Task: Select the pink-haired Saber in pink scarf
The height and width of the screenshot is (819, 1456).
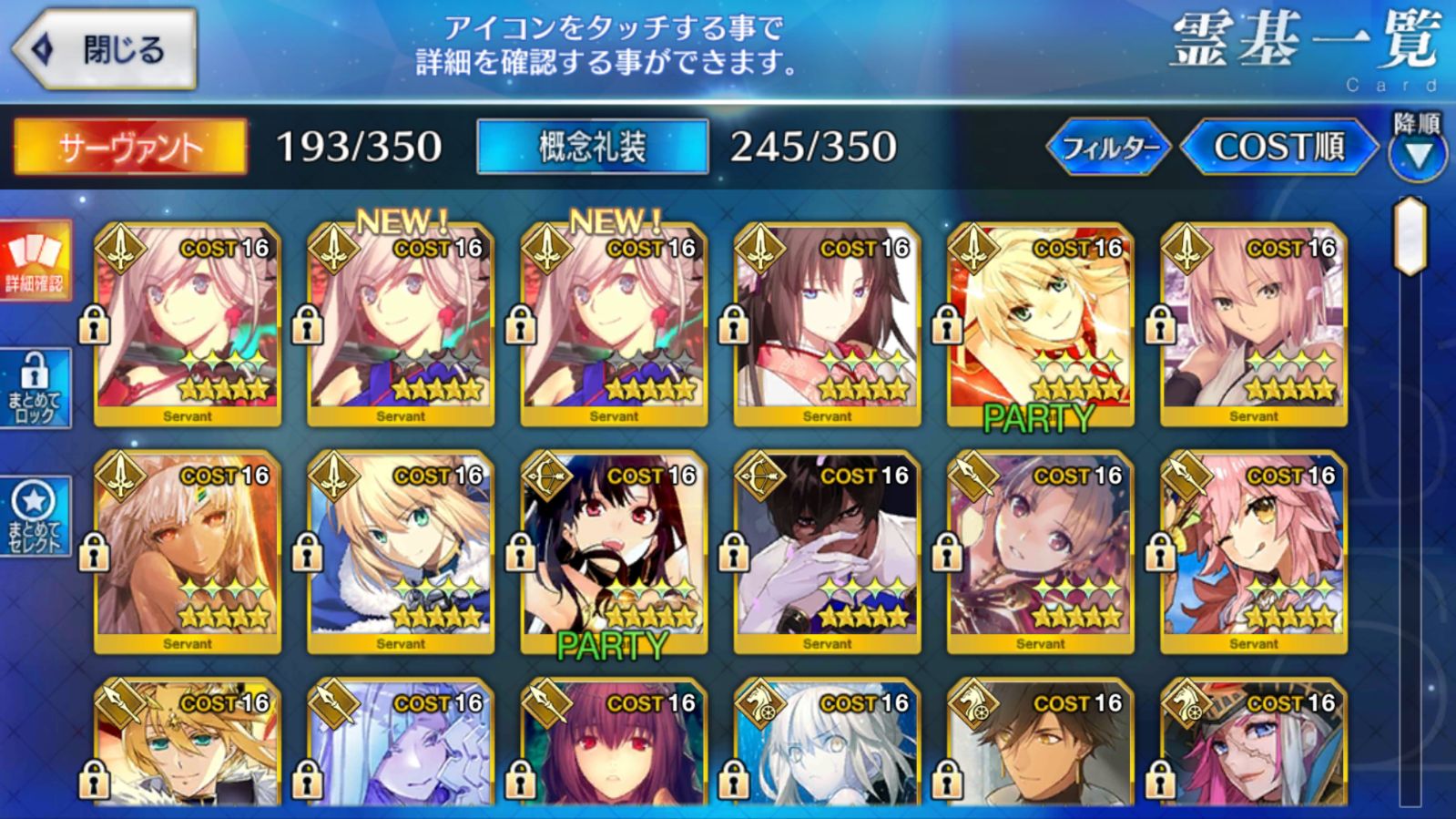Action: (1253, 325)
